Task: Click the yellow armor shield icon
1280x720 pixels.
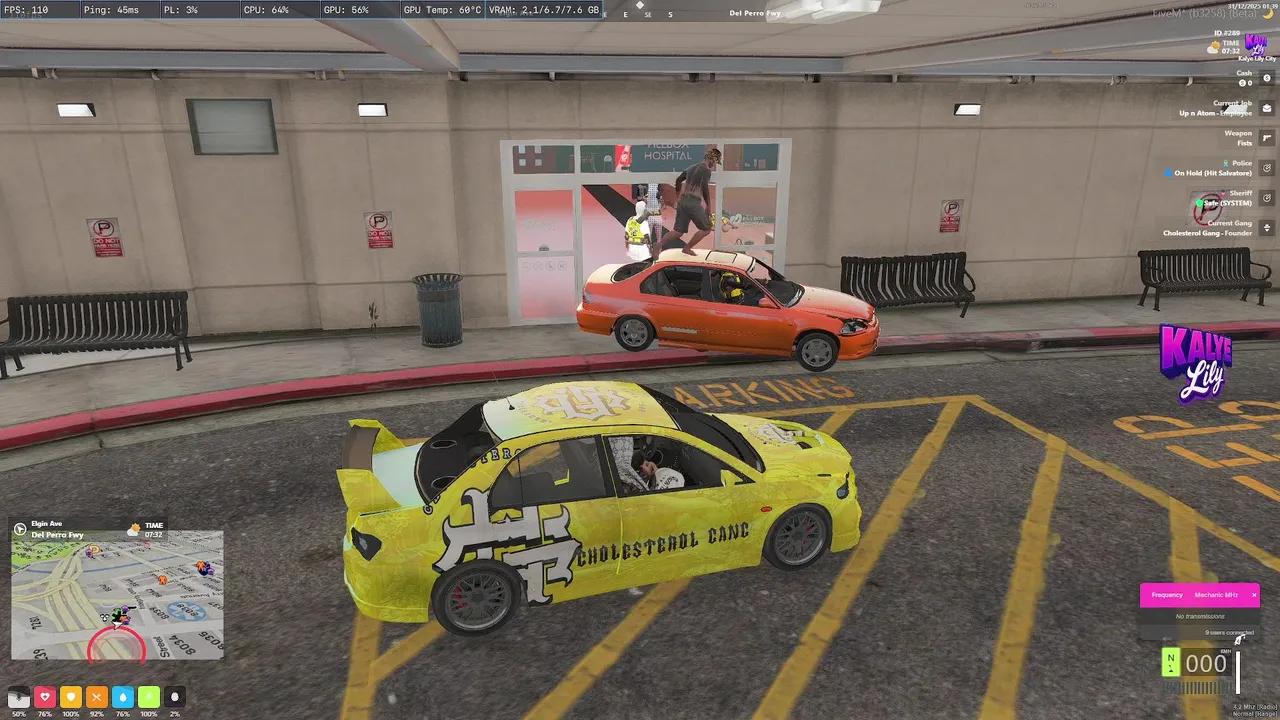Action: pos(70,697)
